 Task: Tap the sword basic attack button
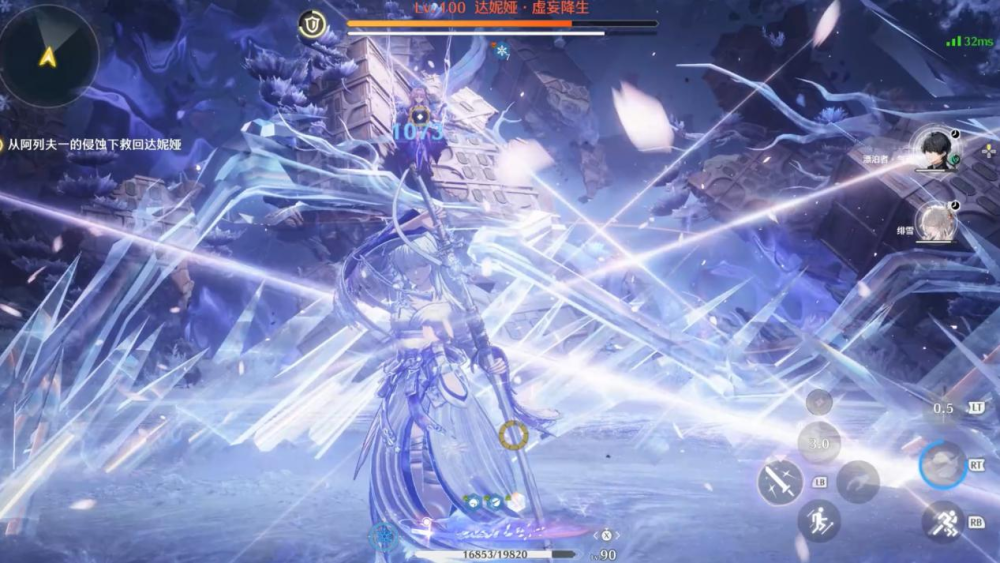click(778, 481)
